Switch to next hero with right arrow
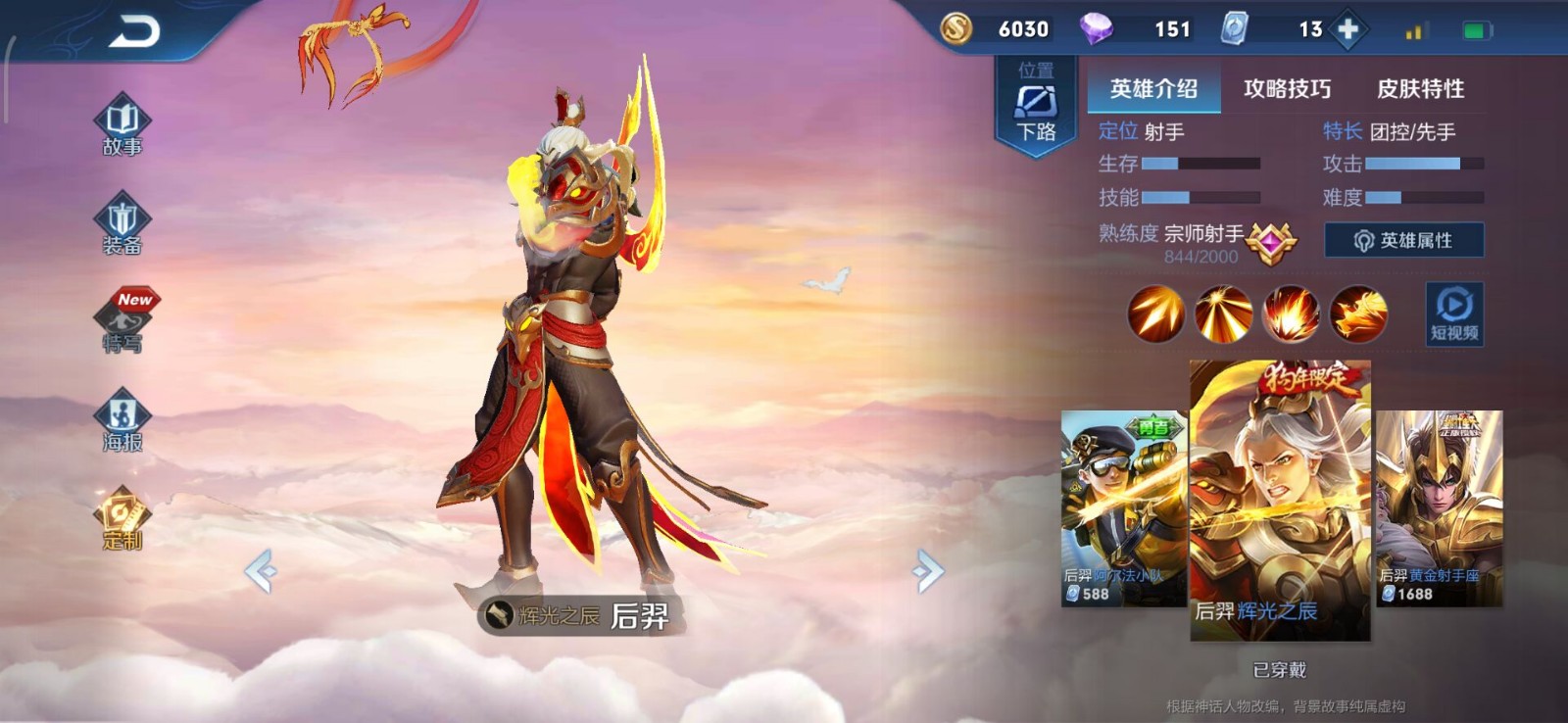This screenshot has width=1568, height=723. pyautogui.click(x=927, y=571)
